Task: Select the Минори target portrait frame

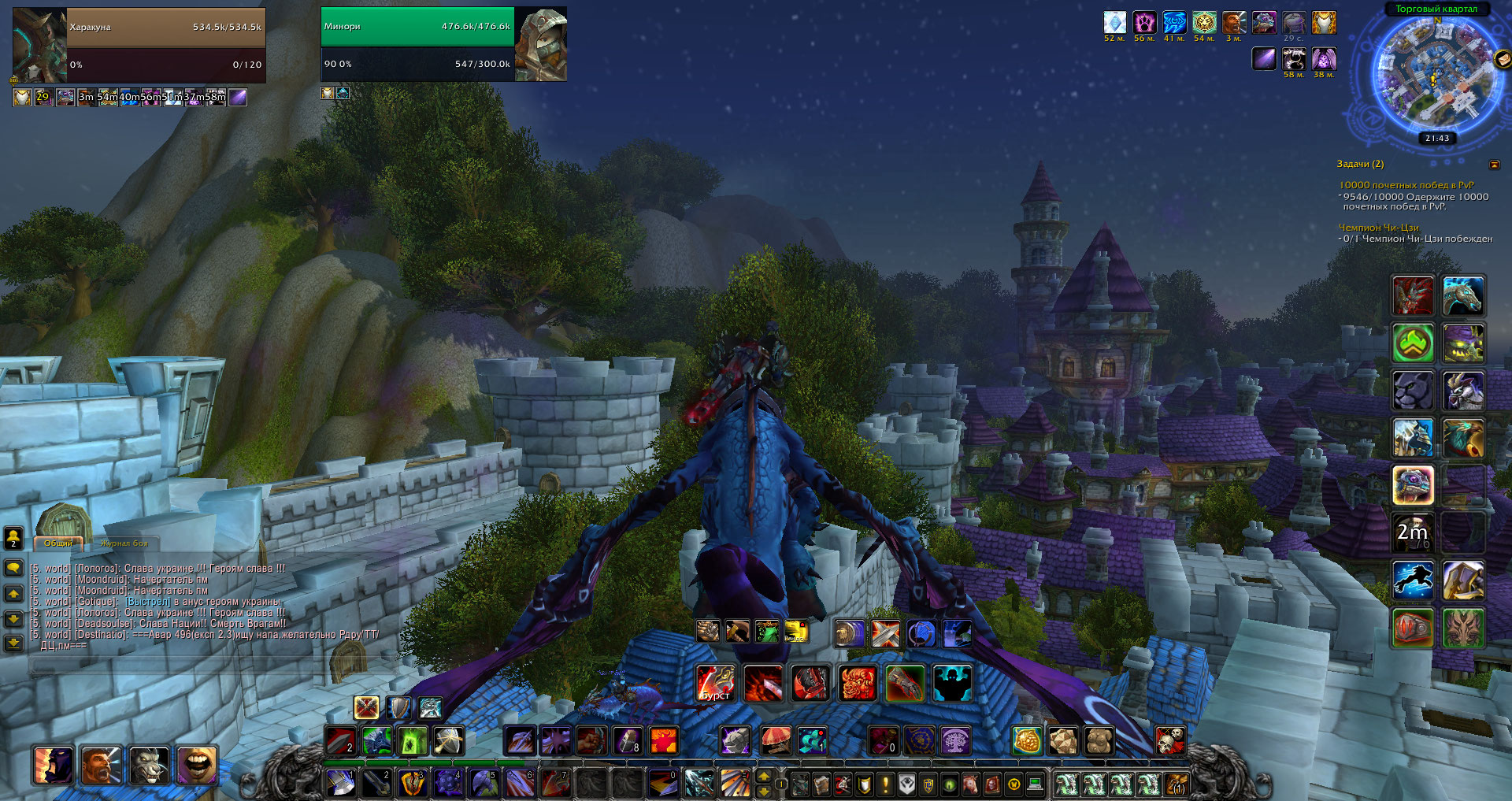Action: click(x=541, y=45)
